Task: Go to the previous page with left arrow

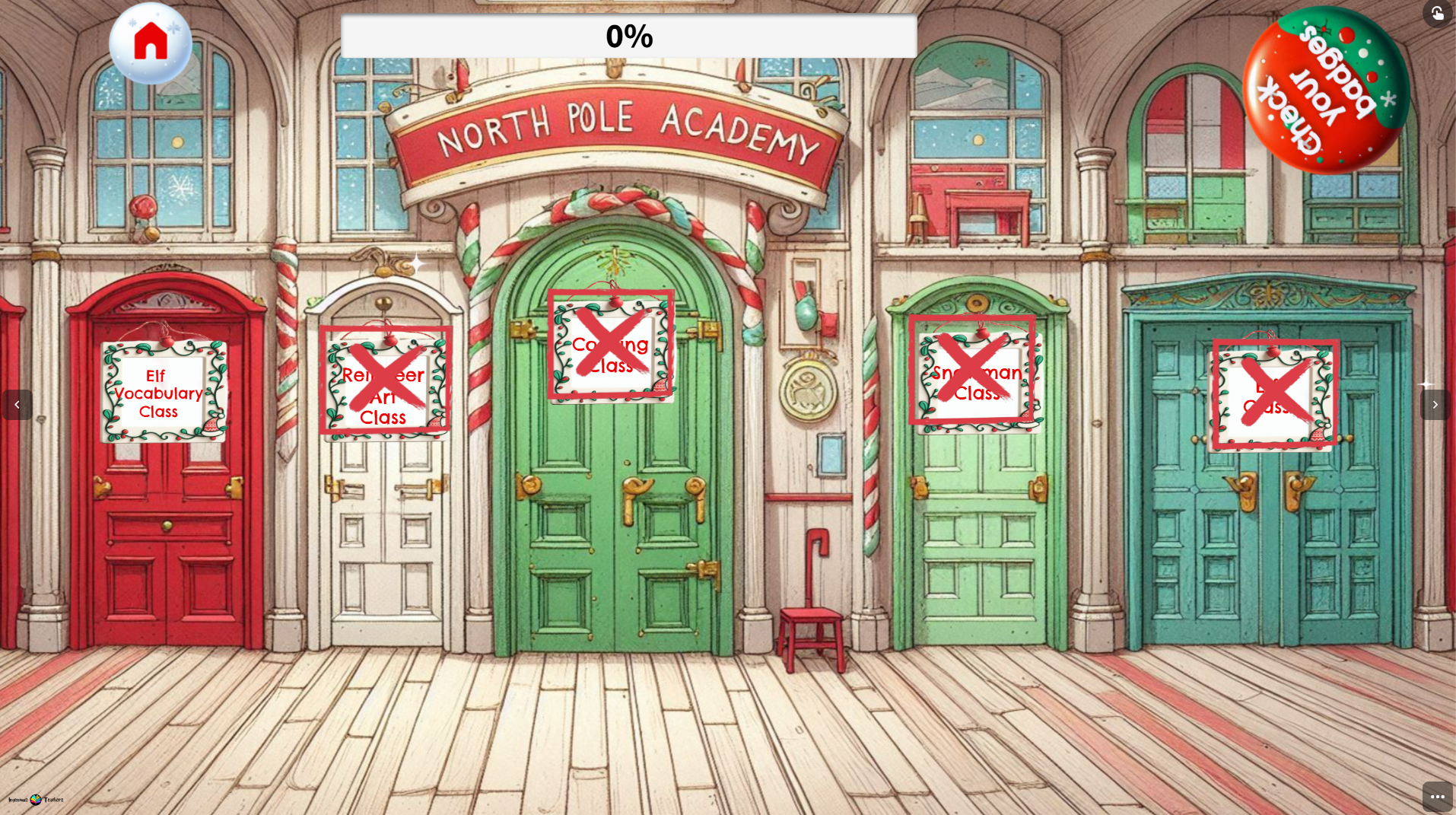Action: click(x=17, y=405)
